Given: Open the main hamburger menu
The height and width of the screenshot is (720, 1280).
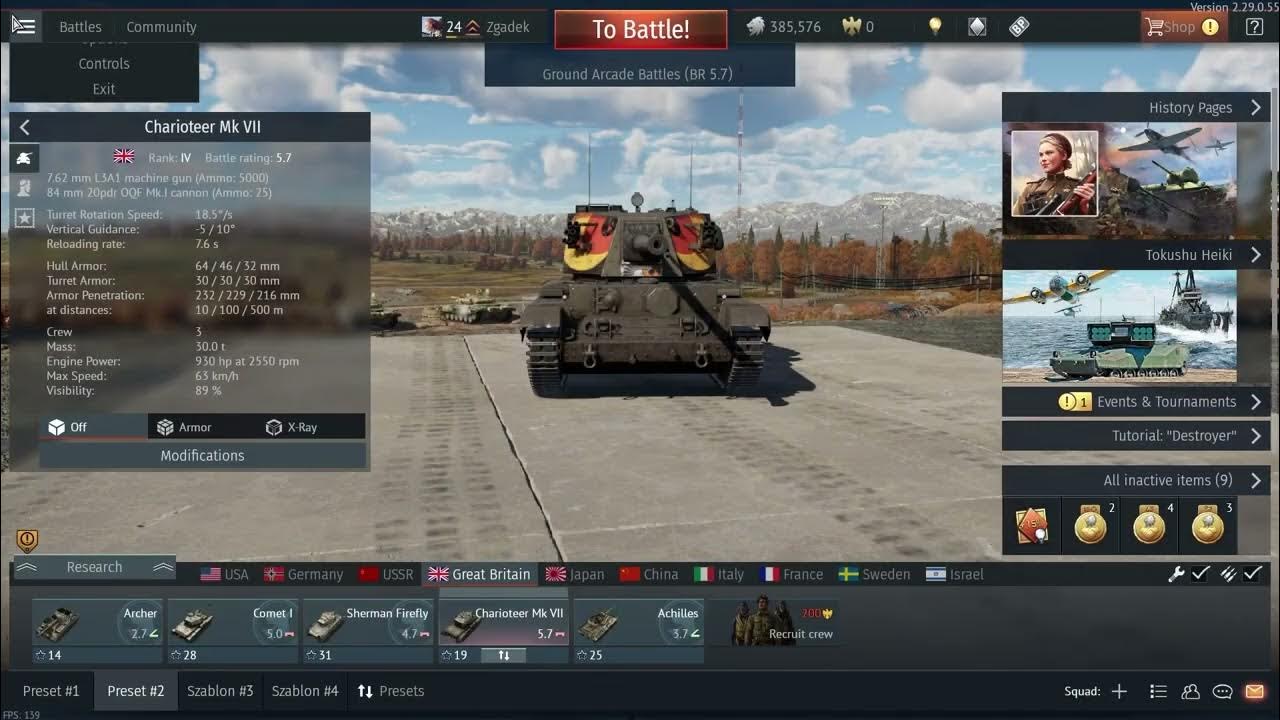Looking at the screenshot, I should pyautogui.click(x=25, y=26).
